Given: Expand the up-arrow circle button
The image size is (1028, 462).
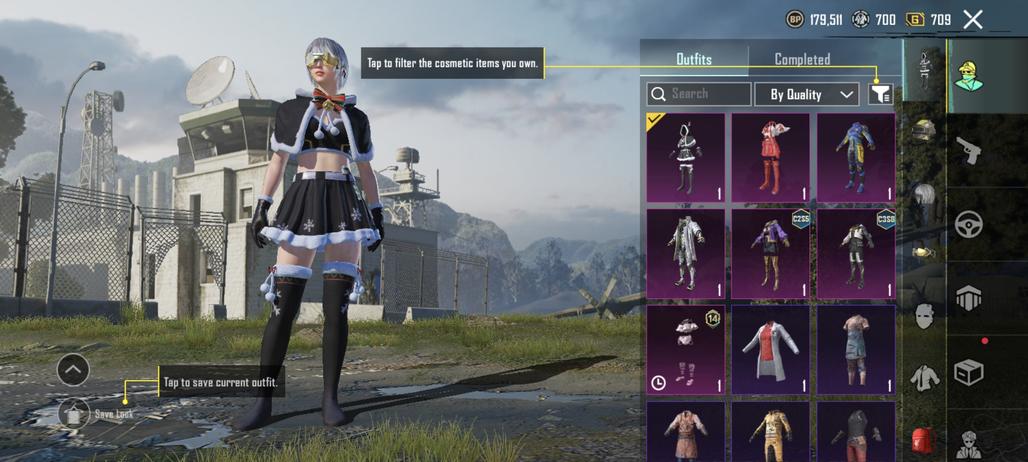Looking at the screenshot, I should click(73, 370).
